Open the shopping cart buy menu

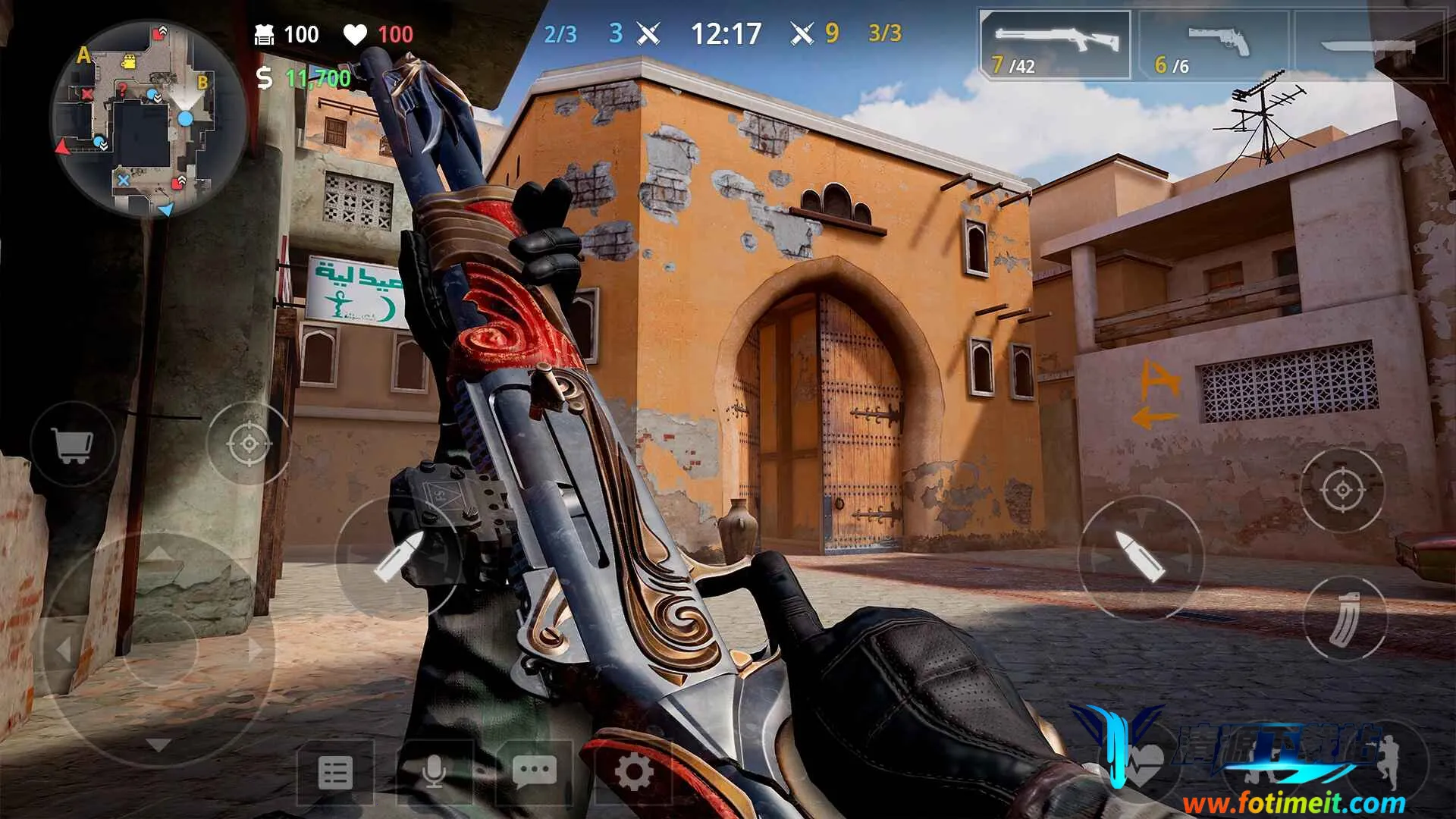point(73,444)
